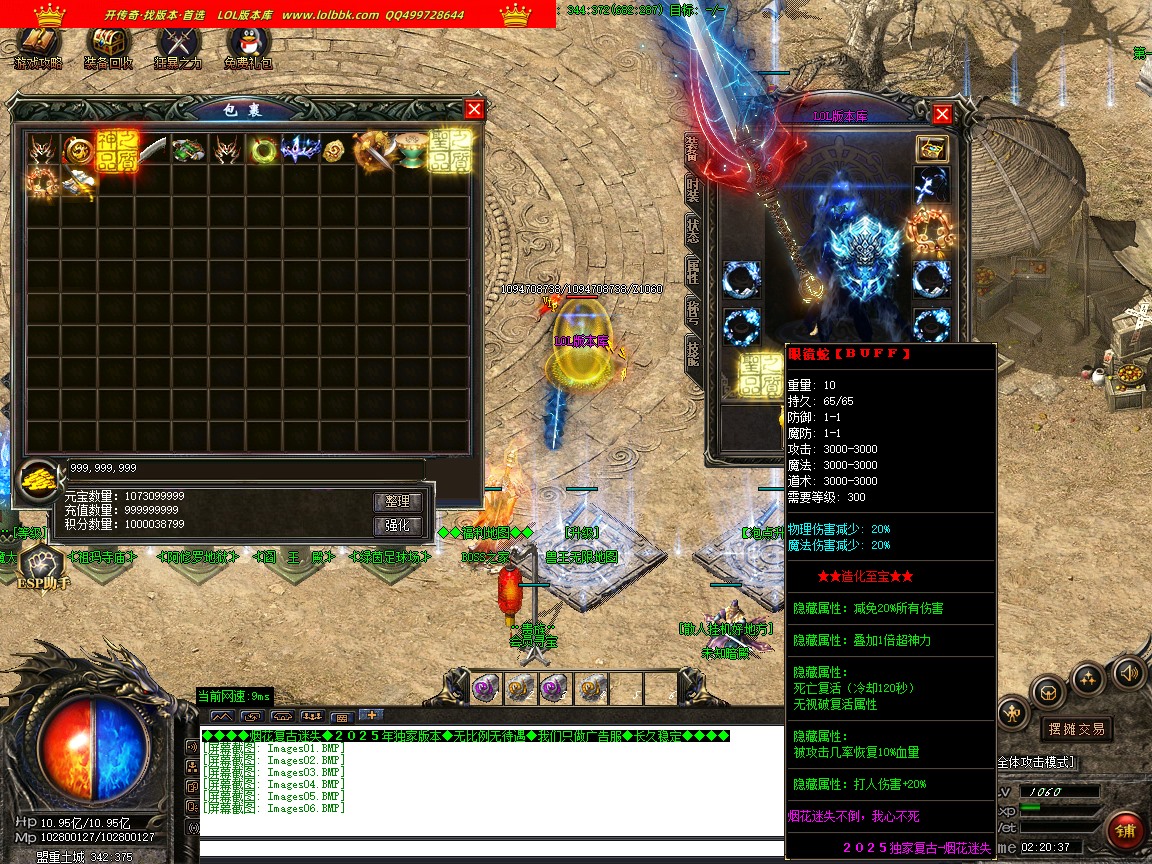
Task: Open the round 铺 shop button
Action: (x=1126, y=831)
